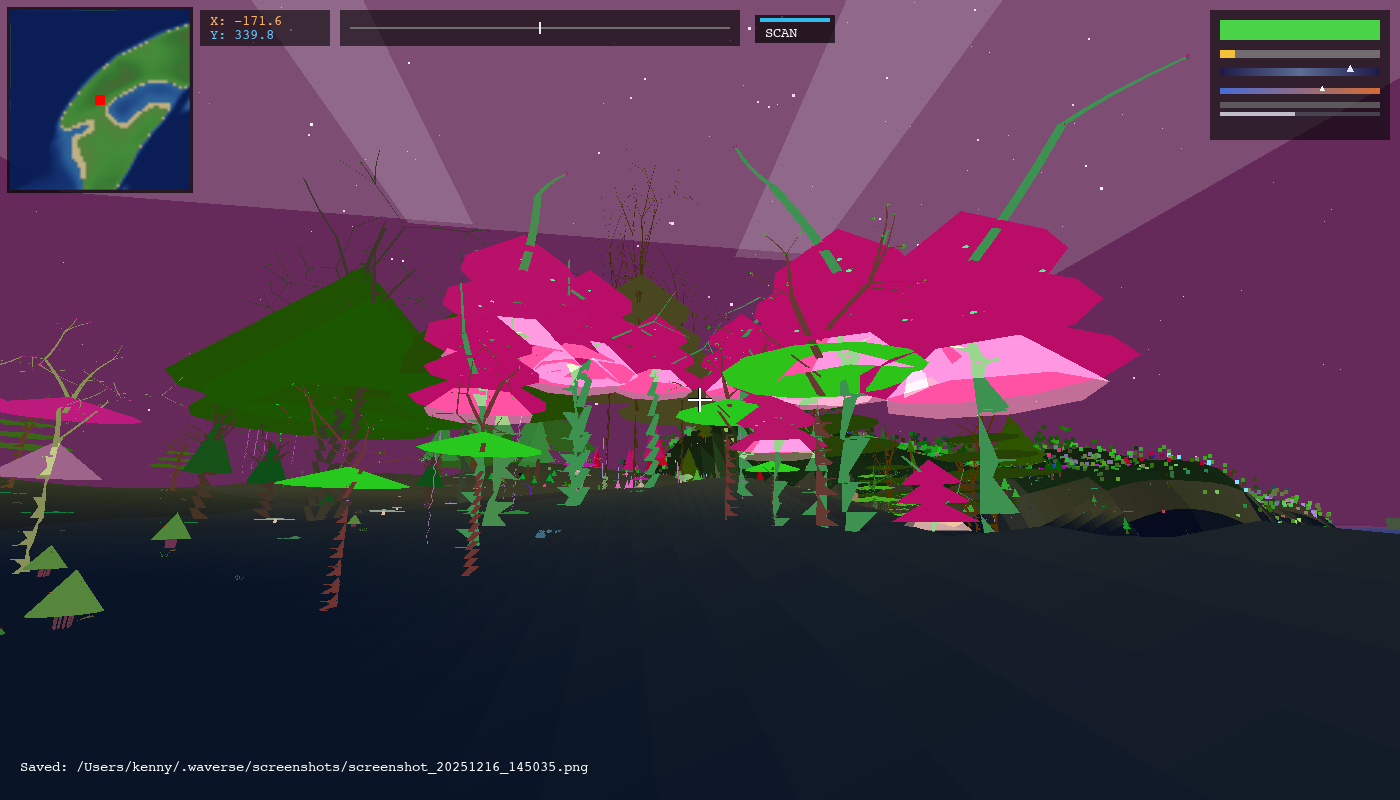Screen dimensions: 1400x800
Task: Click the yellow segment of the second status bar
Action: coord(1227,54)
